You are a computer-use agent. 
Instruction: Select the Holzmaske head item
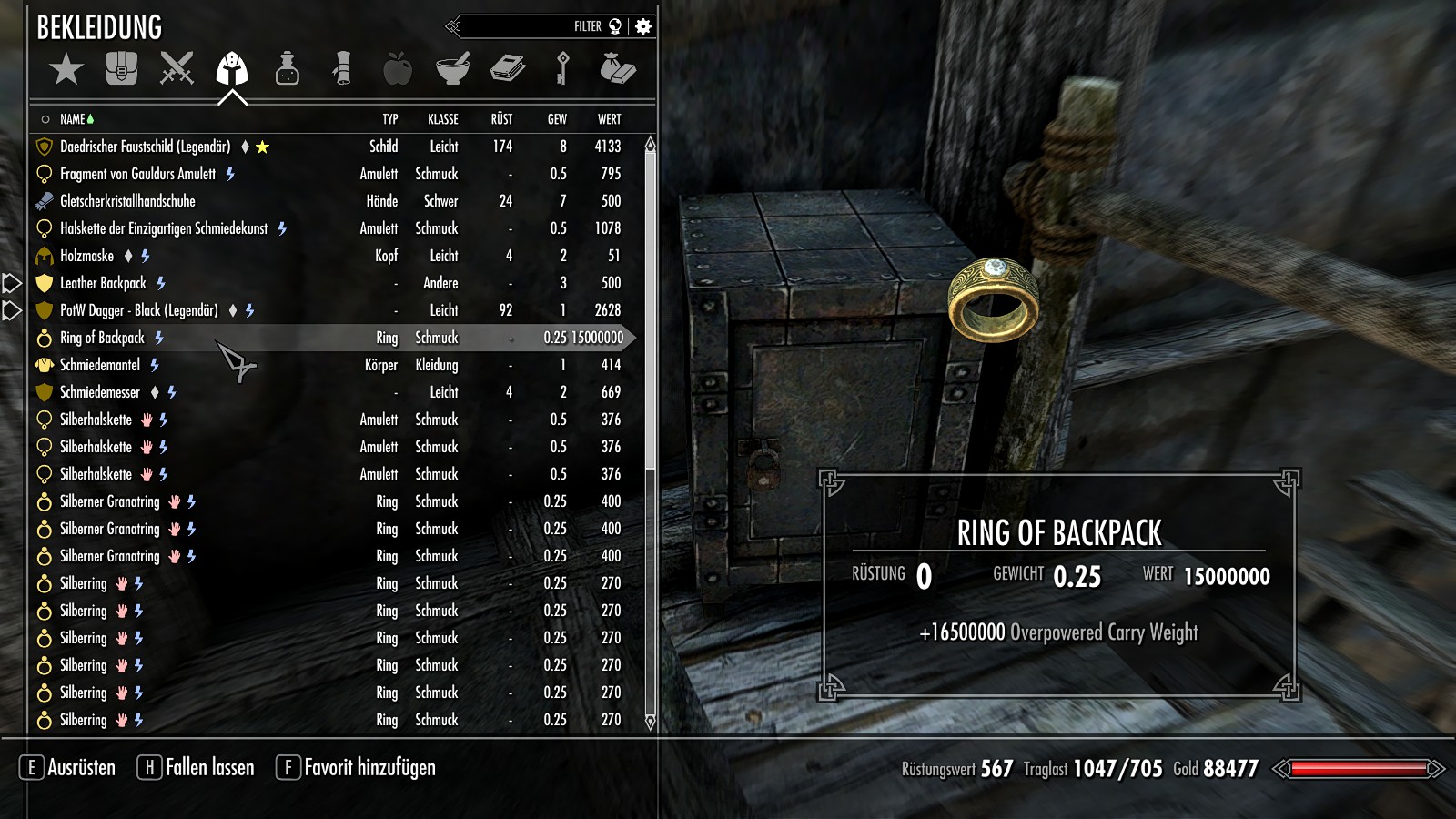click(x=86, y=256)
